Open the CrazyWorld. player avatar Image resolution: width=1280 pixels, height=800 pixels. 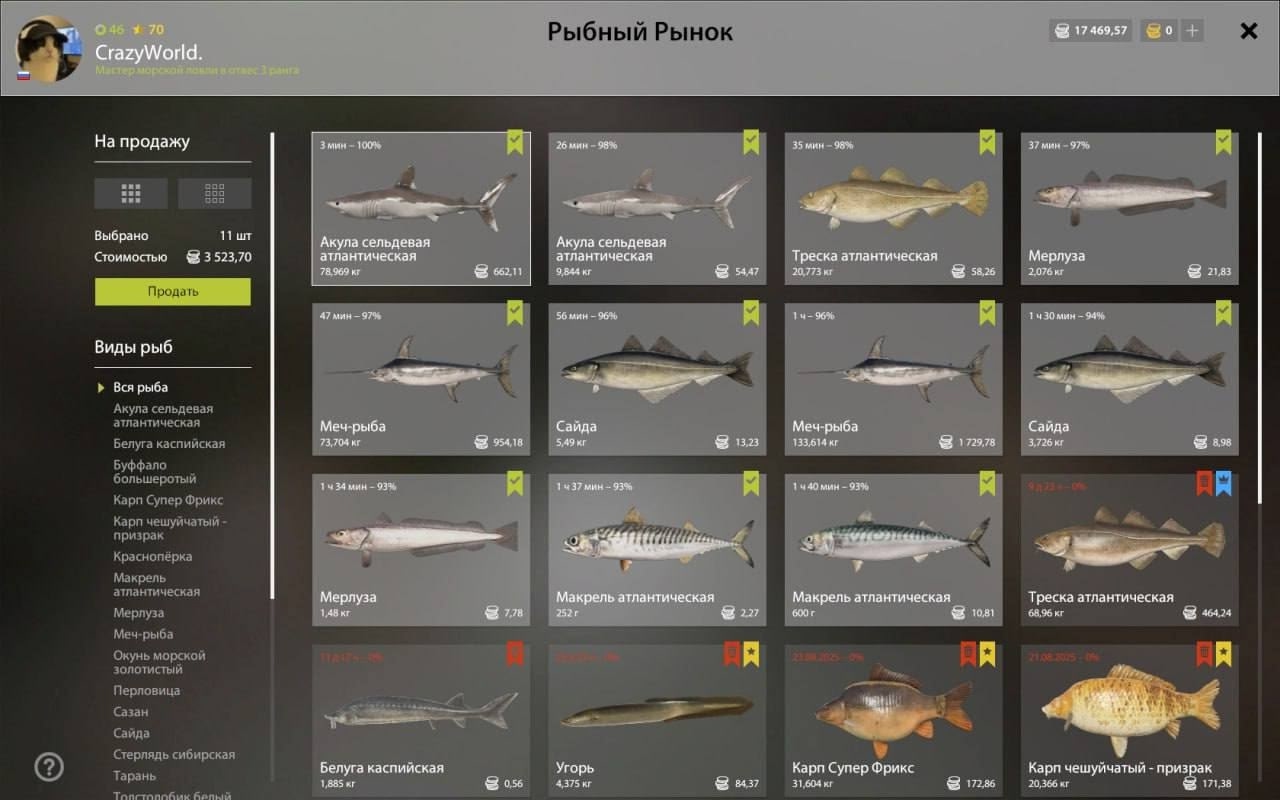[49, 48]
